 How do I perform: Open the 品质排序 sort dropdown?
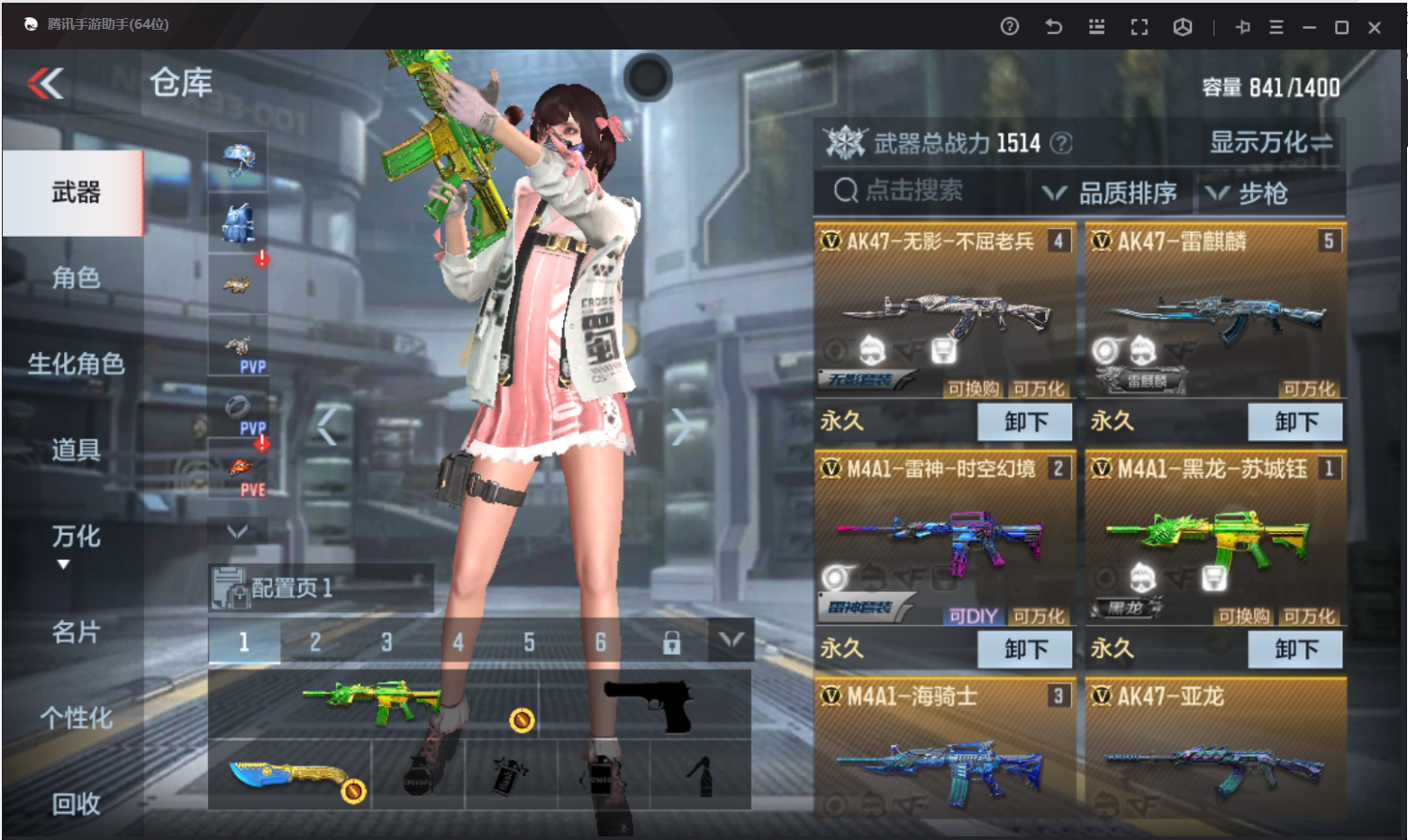(x=1111, y=193)
